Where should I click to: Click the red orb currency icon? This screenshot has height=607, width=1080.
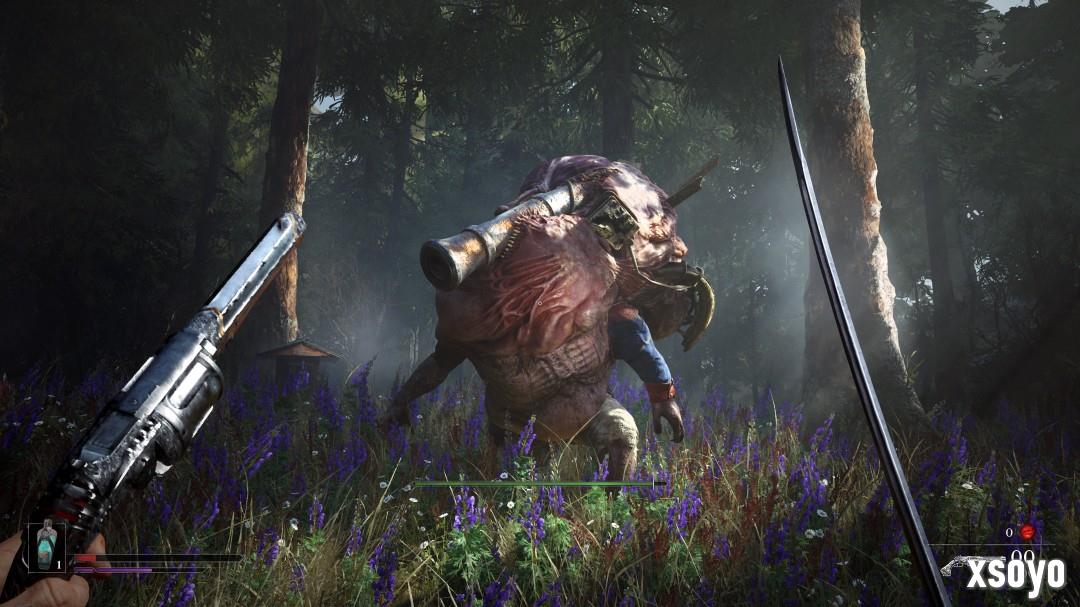click(x=1027, y=532)
